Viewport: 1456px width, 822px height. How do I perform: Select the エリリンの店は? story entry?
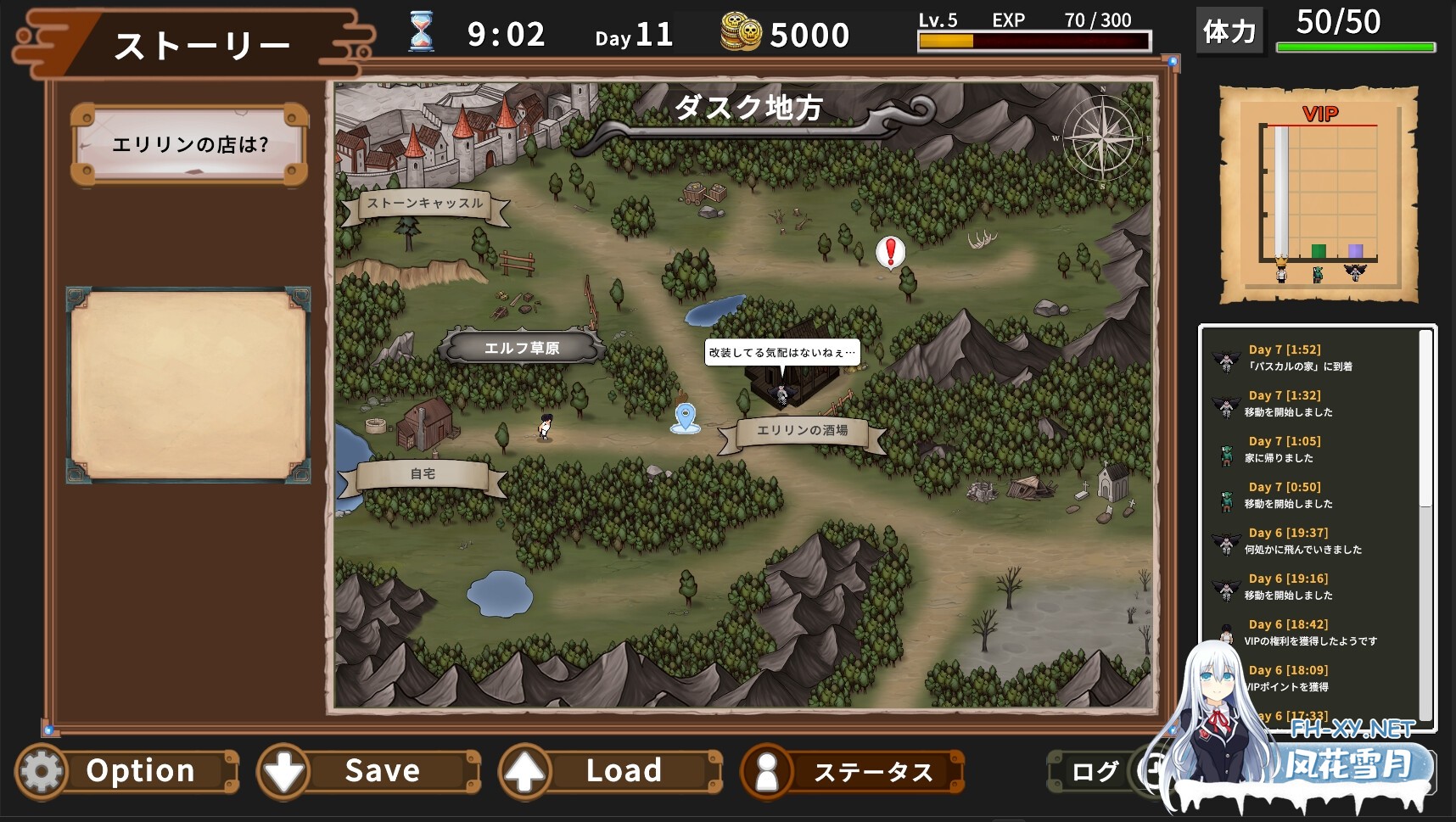click(x=189, y=145)
